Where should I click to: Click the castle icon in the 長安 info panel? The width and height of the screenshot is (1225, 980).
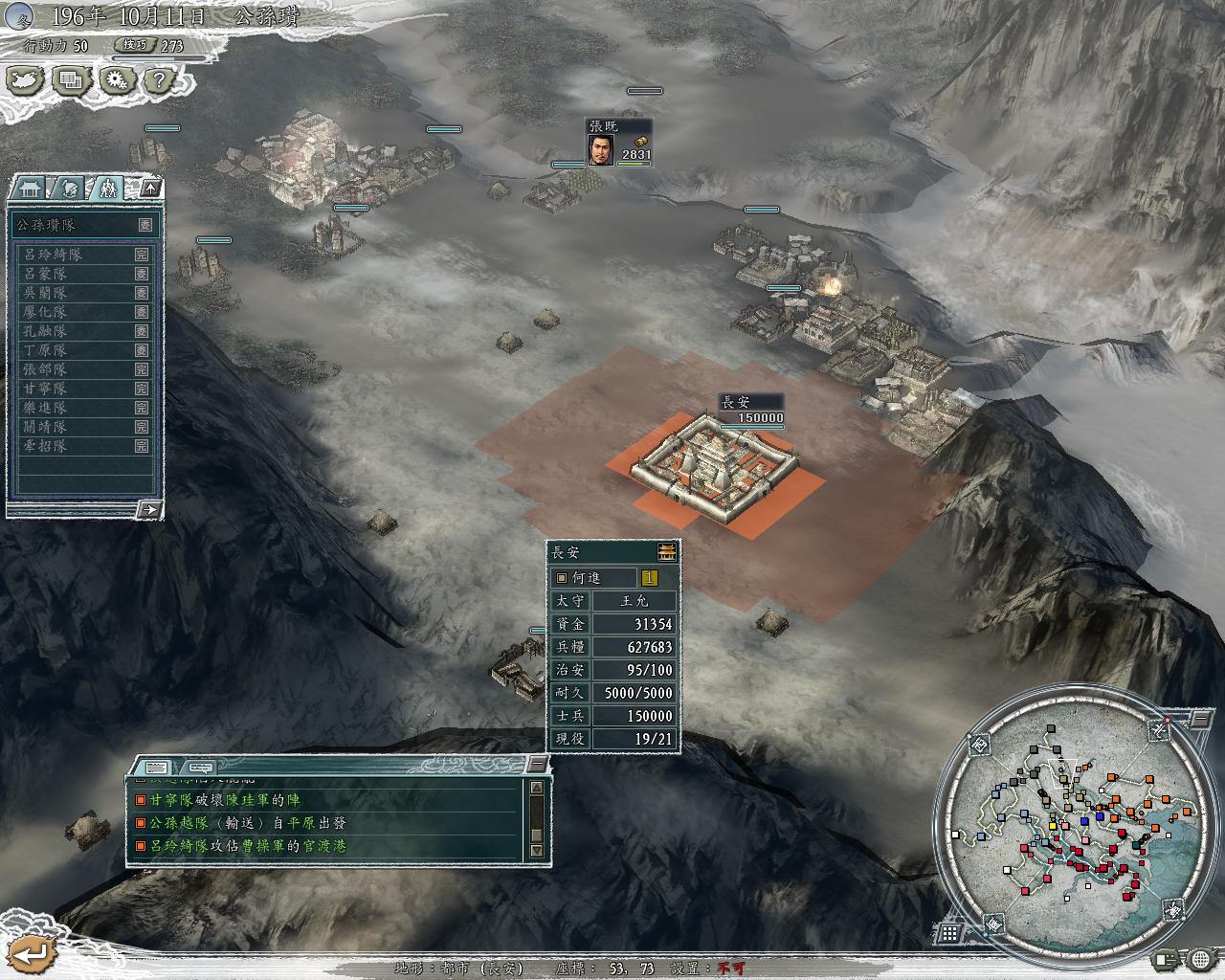point(667,551)
